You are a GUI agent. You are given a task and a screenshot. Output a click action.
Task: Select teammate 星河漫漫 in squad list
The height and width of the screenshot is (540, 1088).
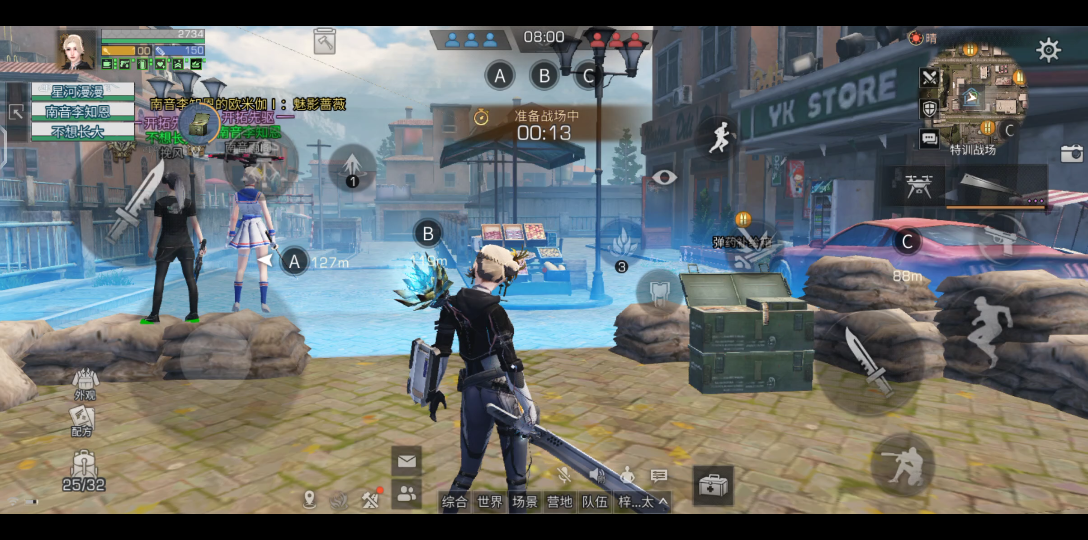pos(84,91)
